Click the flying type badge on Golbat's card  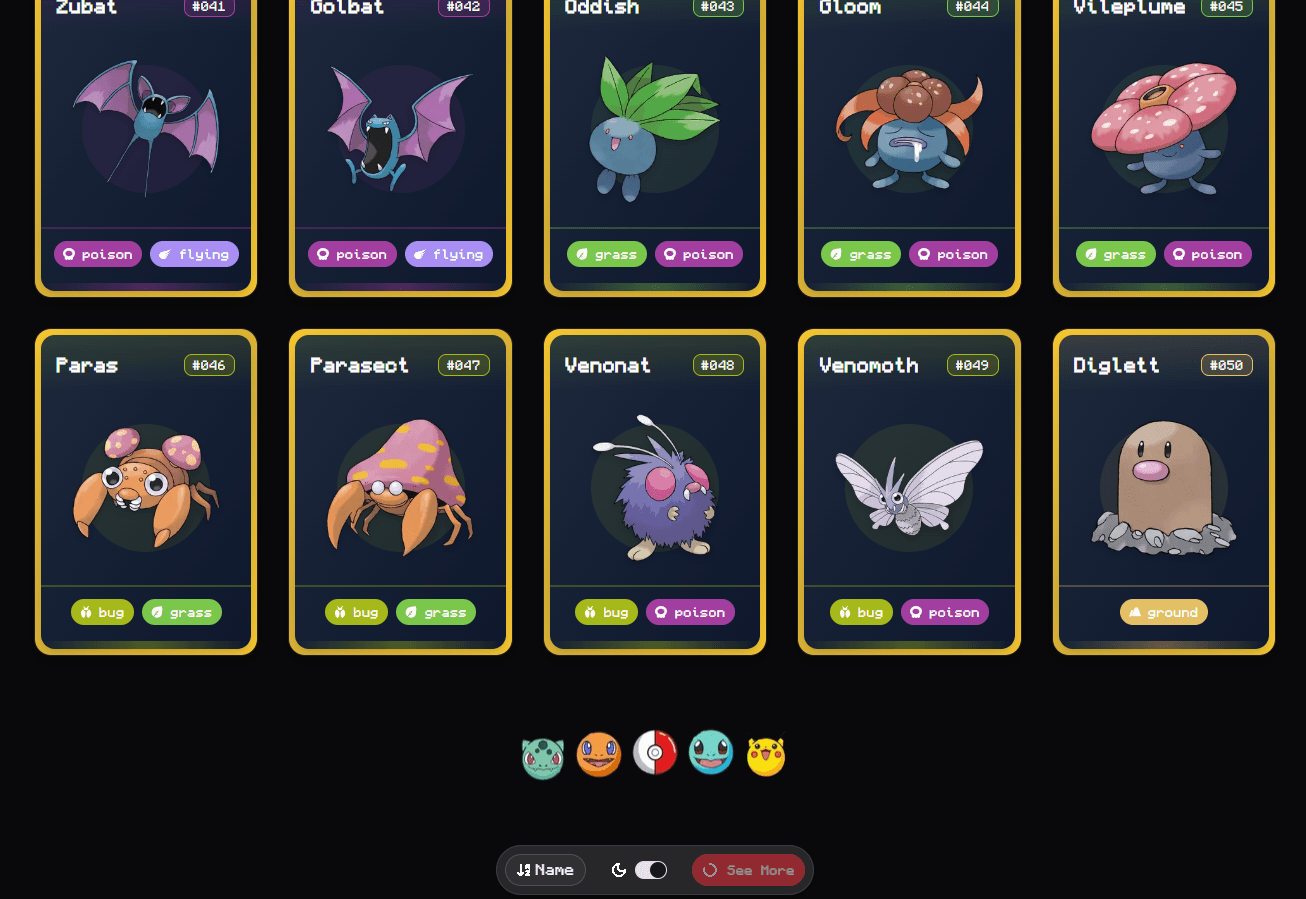click(x=449, y=254)
